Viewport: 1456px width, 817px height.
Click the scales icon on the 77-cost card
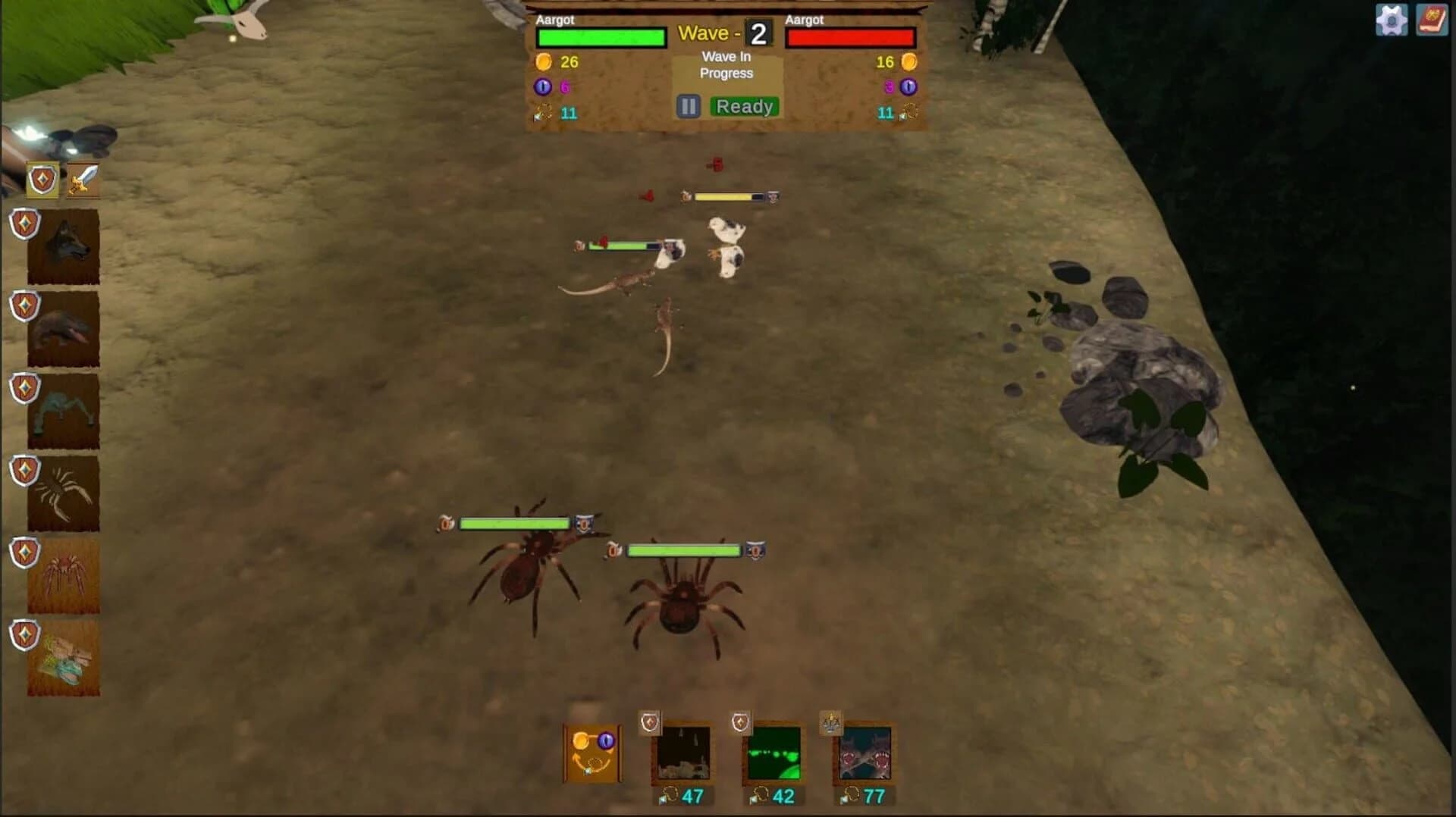point(830,722)
